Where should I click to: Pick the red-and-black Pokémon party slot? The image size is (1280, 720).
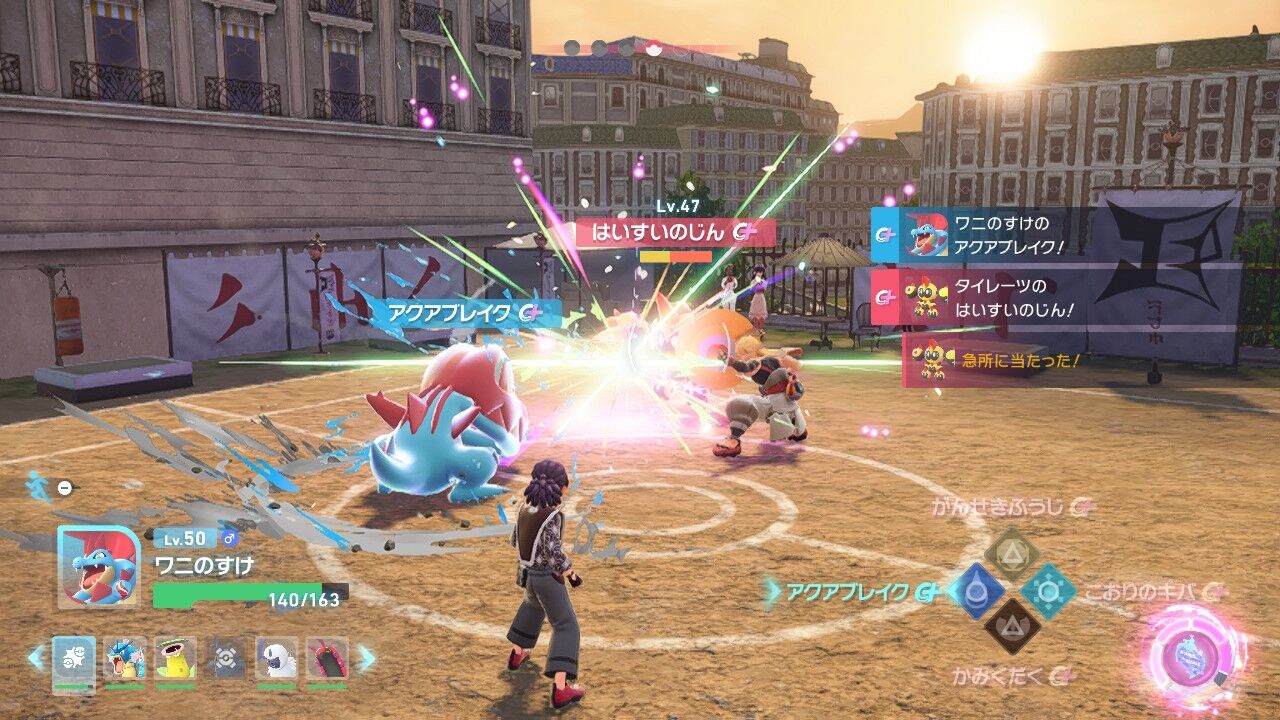point(327,659)
